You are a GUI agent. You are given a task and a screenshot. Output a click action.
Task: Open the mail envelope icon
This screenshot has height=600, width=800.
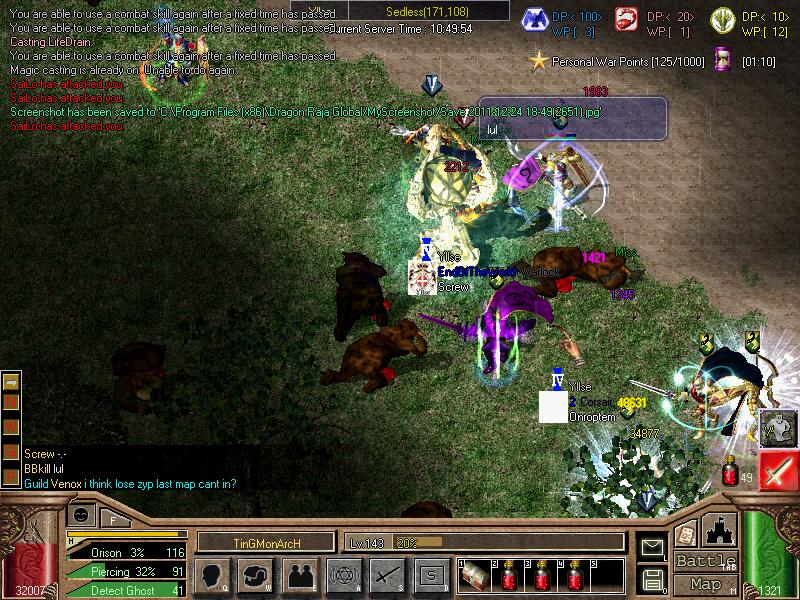point(652,547)
